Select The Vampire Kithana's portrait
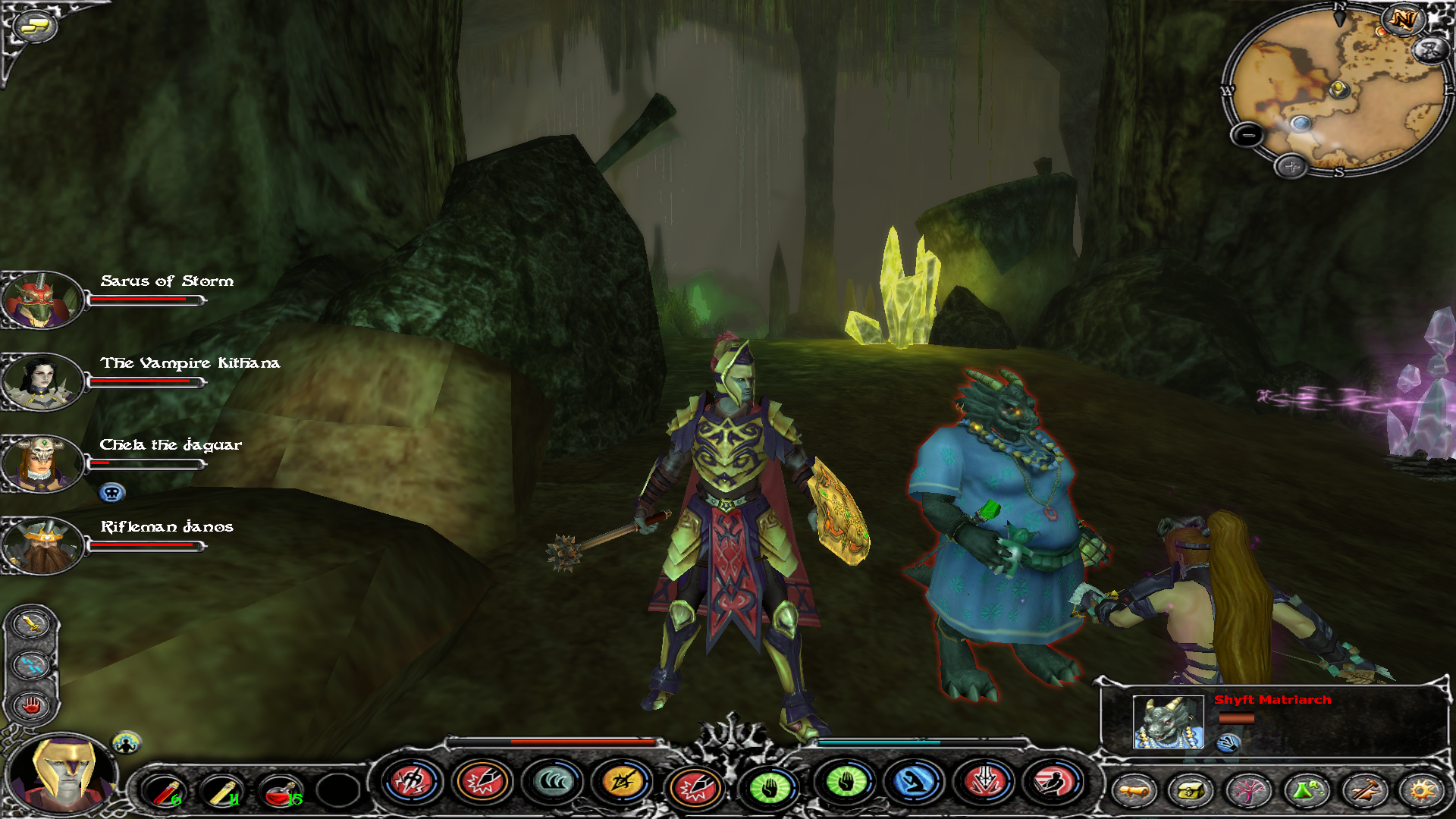1456x819 pixels. [42, 382]
